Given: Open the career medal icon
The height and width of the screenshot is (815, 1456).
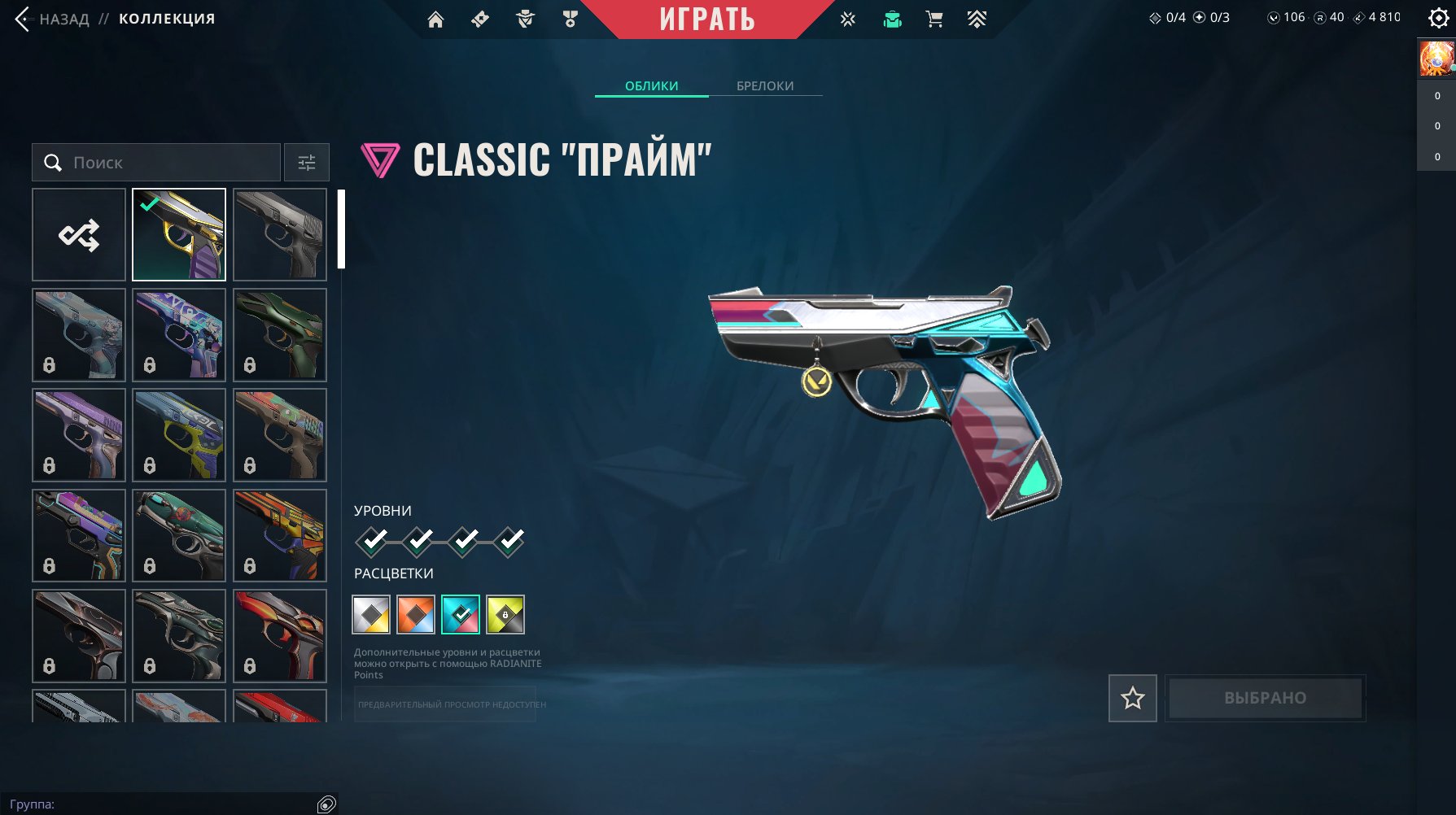Looking at the screenshot, I should coord(571,19).
